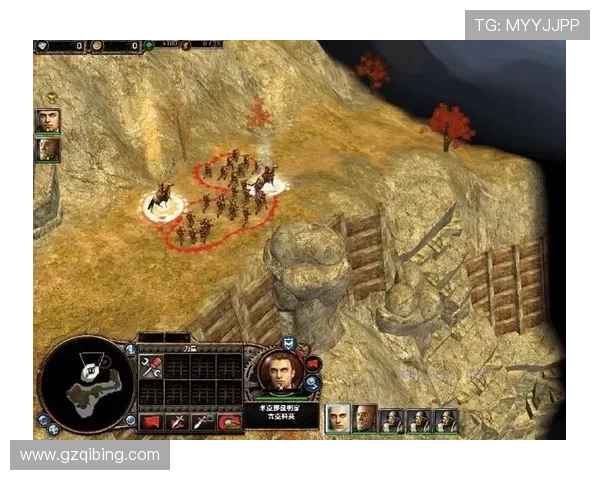Image resolution: width=600 pixels, height=480 pixels.
Task: Select the lower hero portrait on left edge
Action: click(47, 150)
